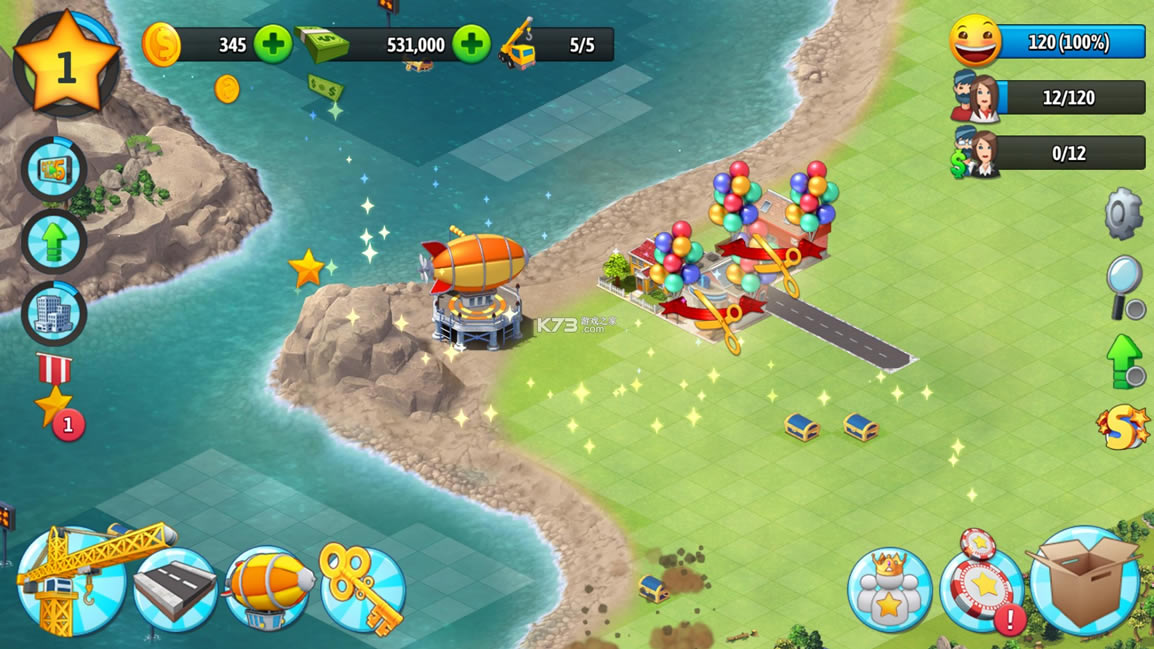This screenshot has width=1154, height=649.
Task: Open the crane construction menu
Action: pyautogui.click(x=72, y=583)
